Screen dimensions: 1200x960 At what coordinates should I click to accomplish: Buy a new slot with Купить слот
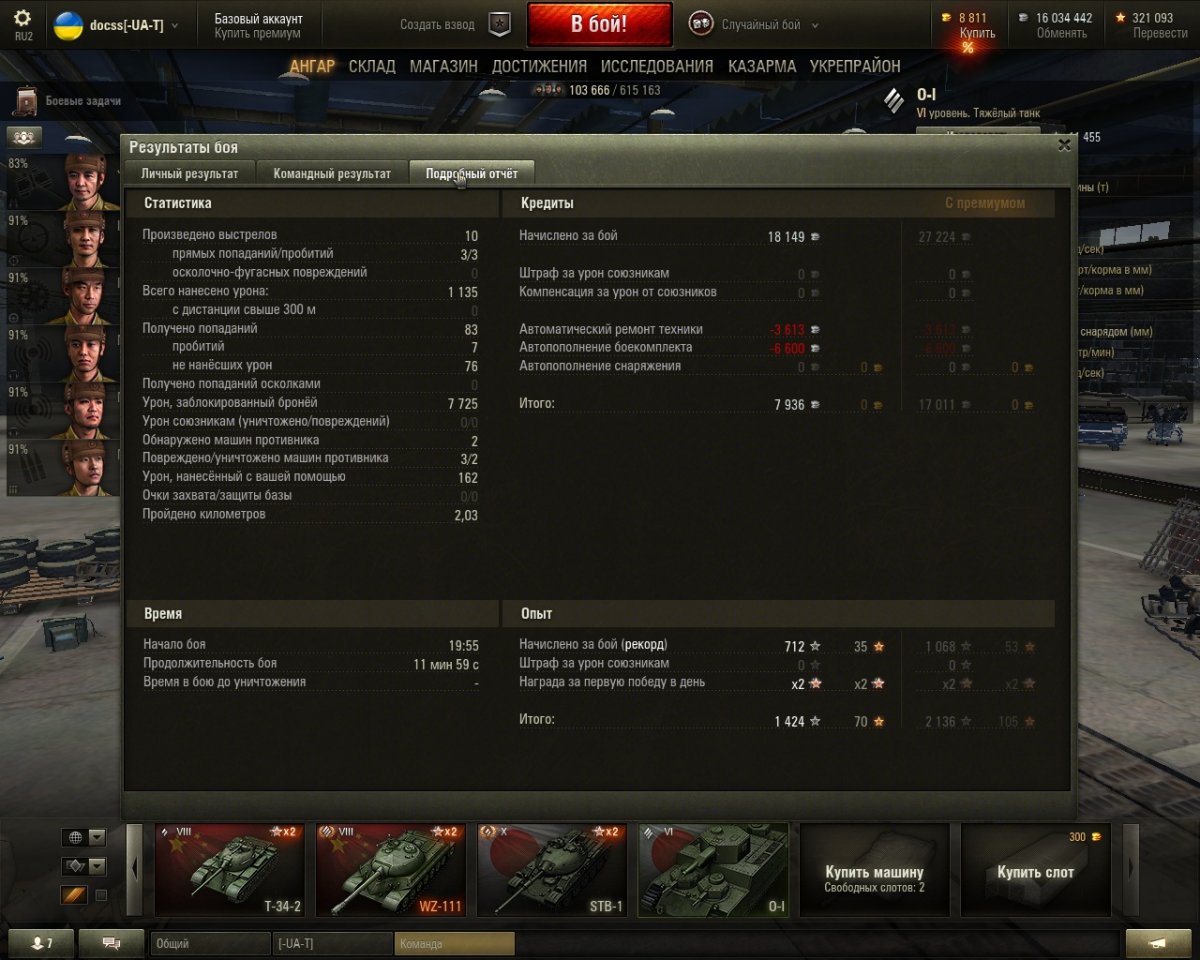tap(1036, 870)
